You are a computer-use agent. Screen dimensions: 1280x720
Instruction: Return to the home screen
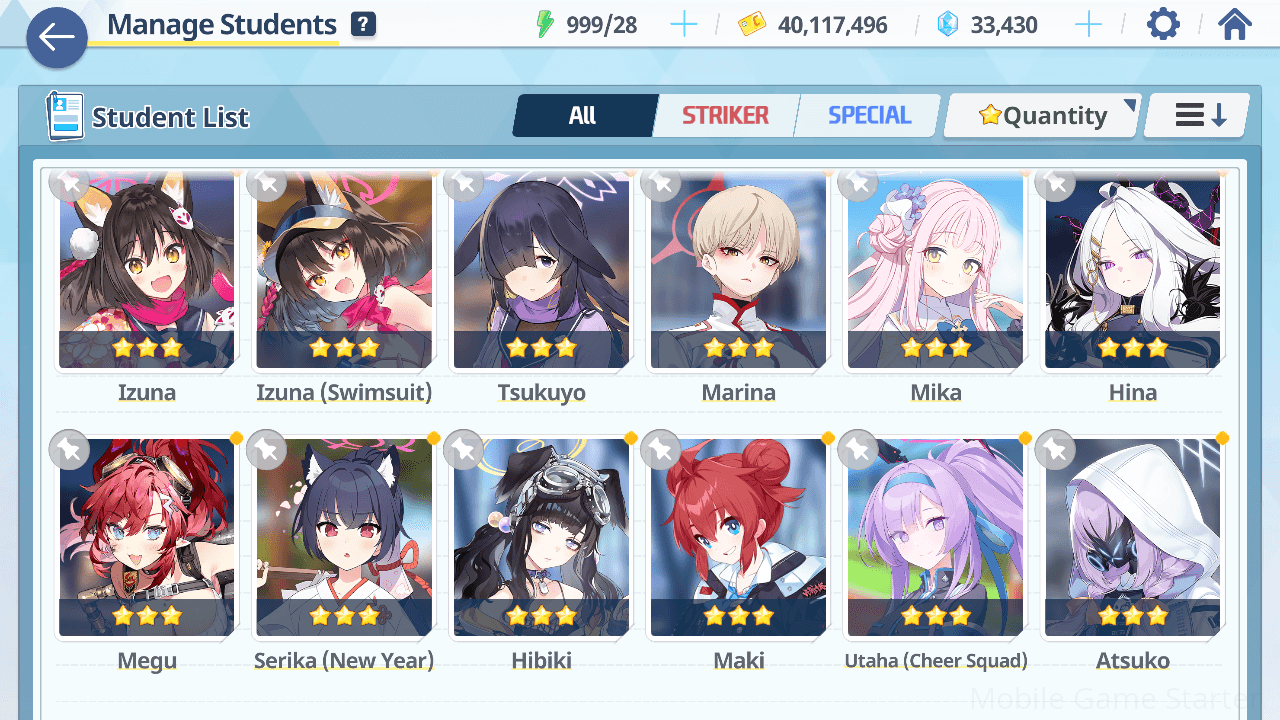1235,24
